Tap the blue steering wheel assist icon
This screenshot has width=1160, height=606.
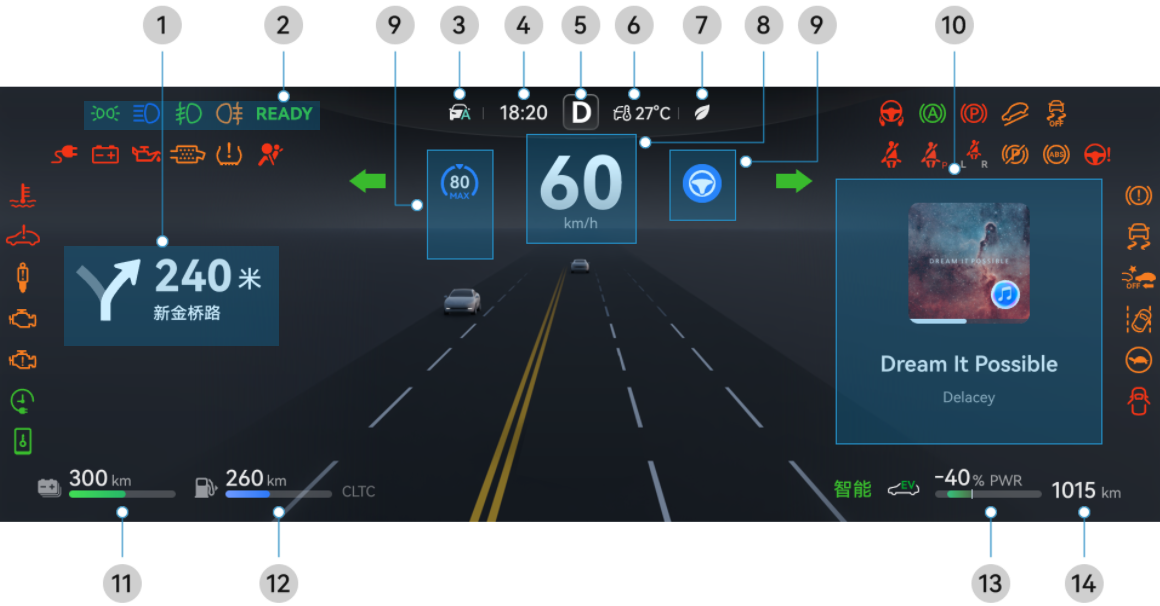click(x=702, y=184)
